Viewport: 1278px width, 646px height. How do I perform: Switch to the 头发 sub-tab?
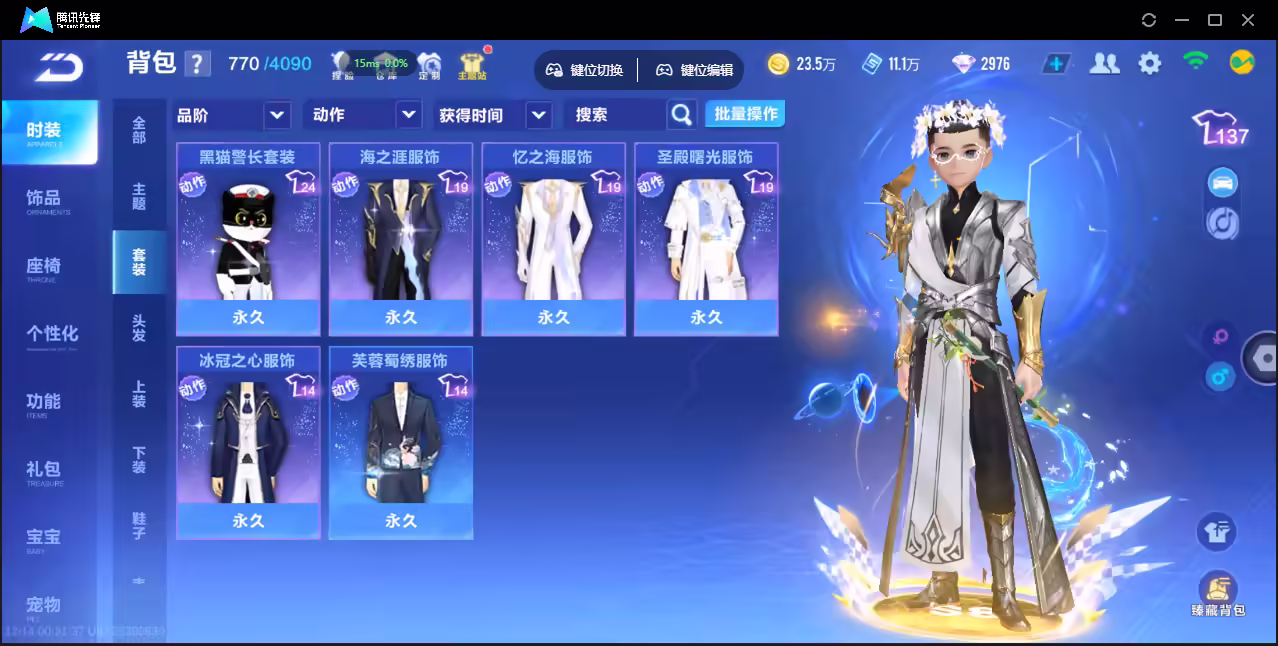[139, 328]
